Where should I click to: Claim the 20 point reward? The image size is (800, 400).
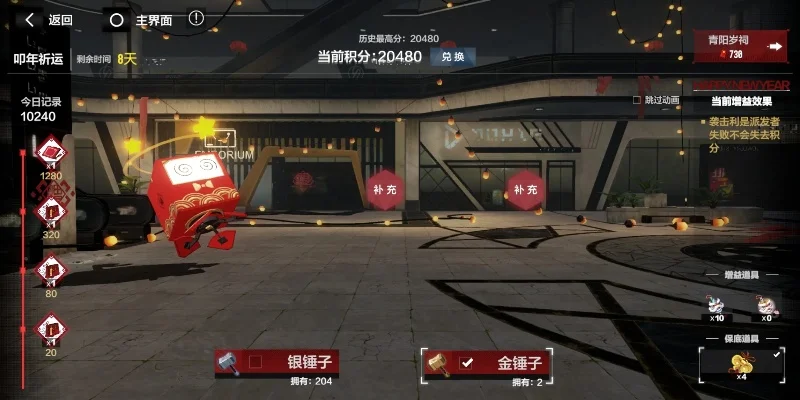click(x=51, y=328)
